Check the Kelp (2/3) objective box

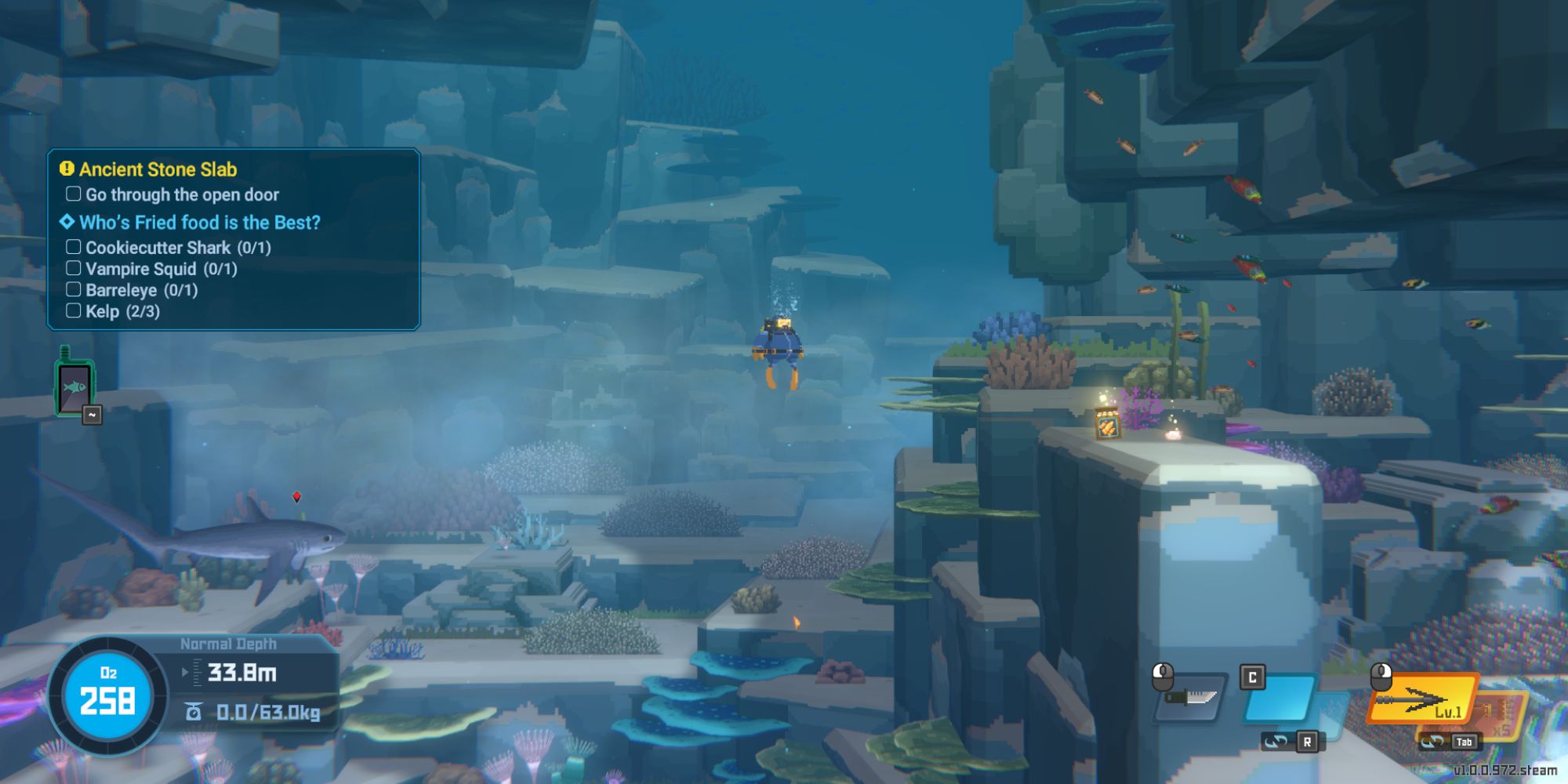[73, 310]
